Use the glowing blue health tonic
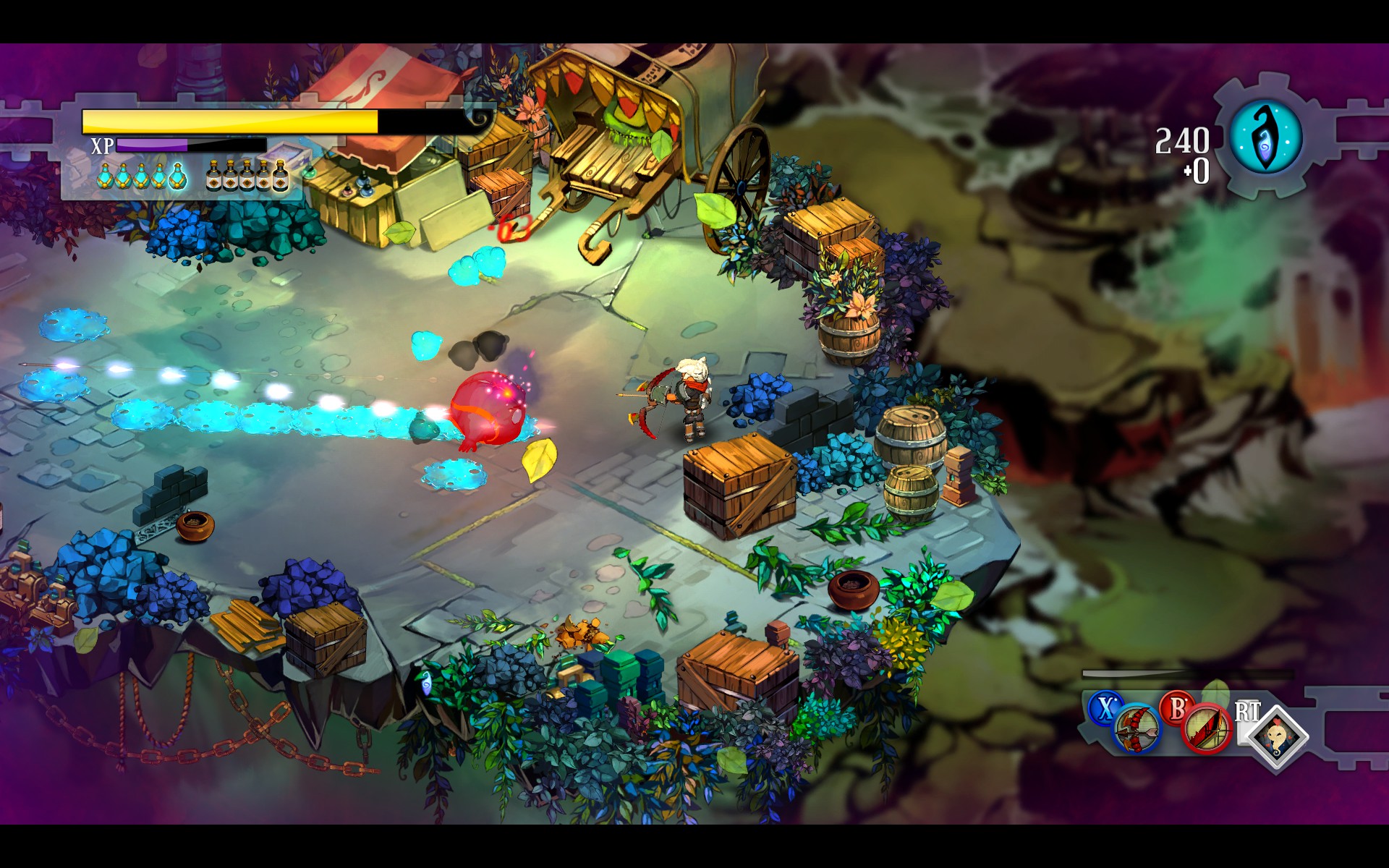 pyautogui.click(x=177, y=176)
